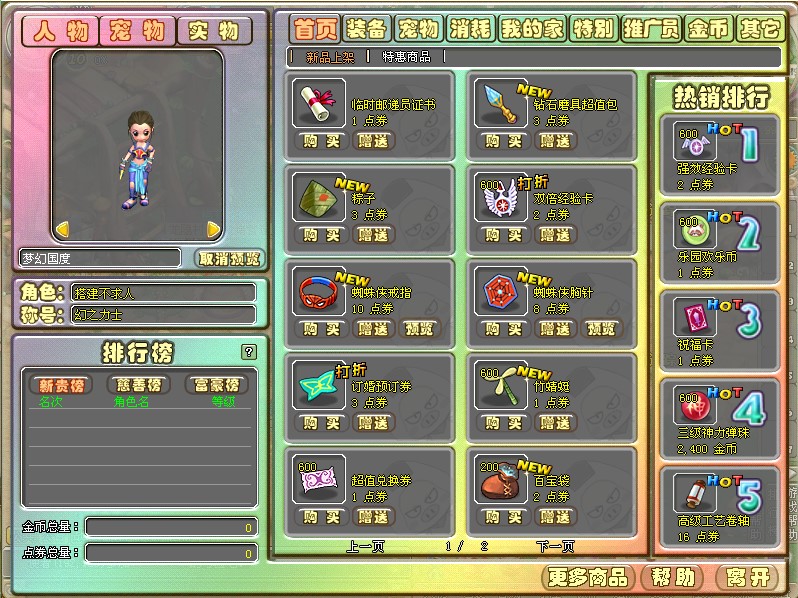Rotate character preview with right arrow
798x598 pixels.
pyautogui.click(x=213, y=229)
